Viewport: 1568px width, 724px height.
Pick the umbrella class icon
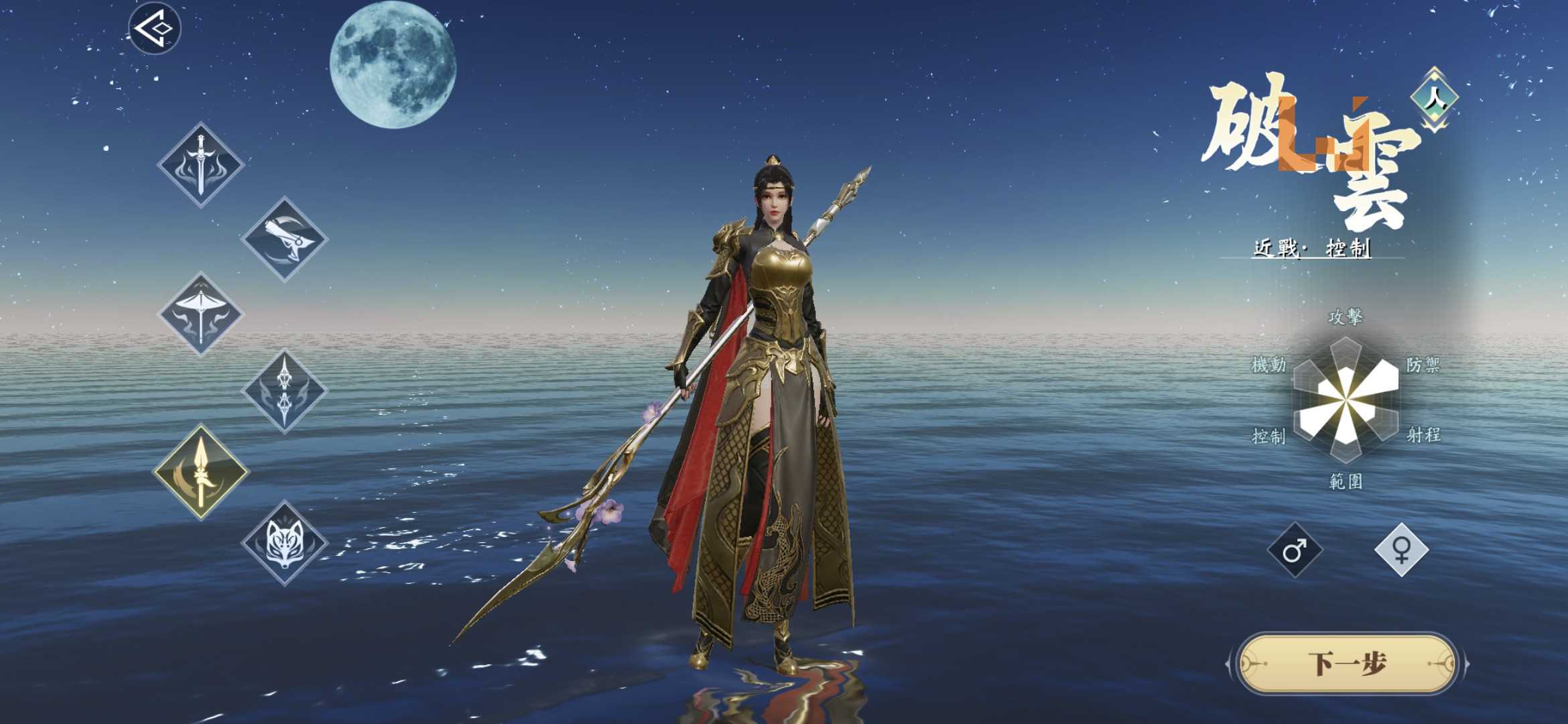200,314
